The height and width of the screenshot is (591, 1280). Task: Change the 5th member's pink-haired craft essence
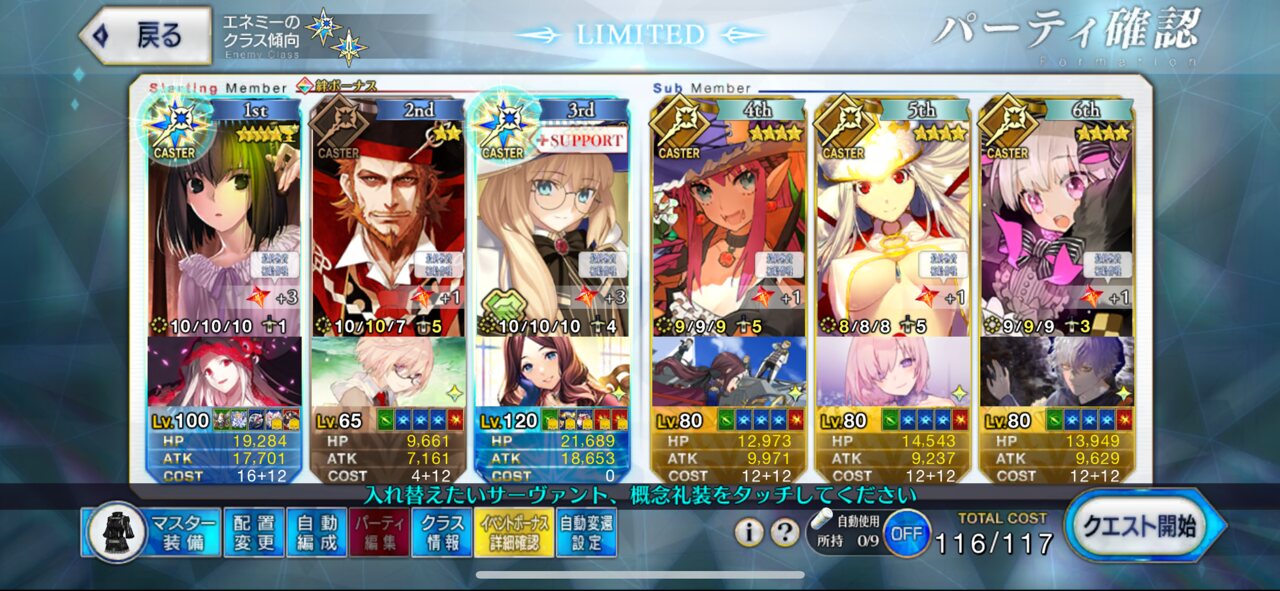[x=892, y=372]
